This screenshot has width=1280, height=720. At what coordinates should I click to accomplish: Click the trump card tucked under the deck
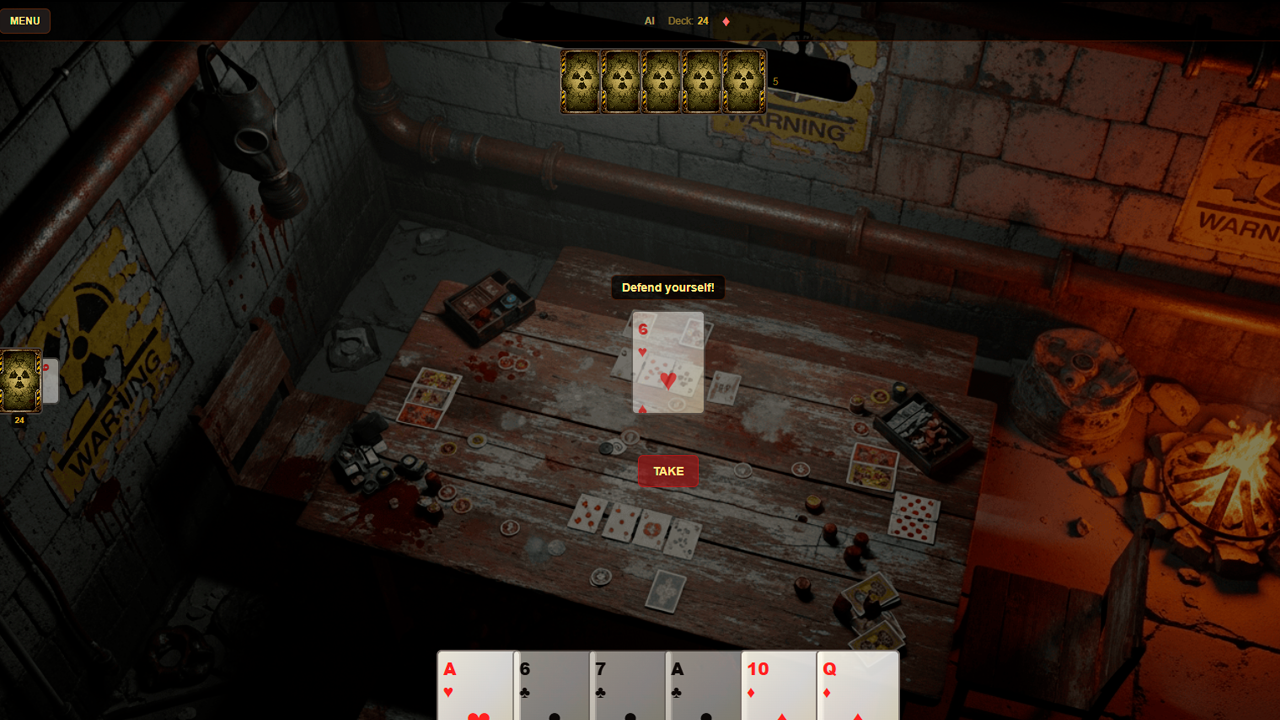pyautogui.click(x=48, y=382)
